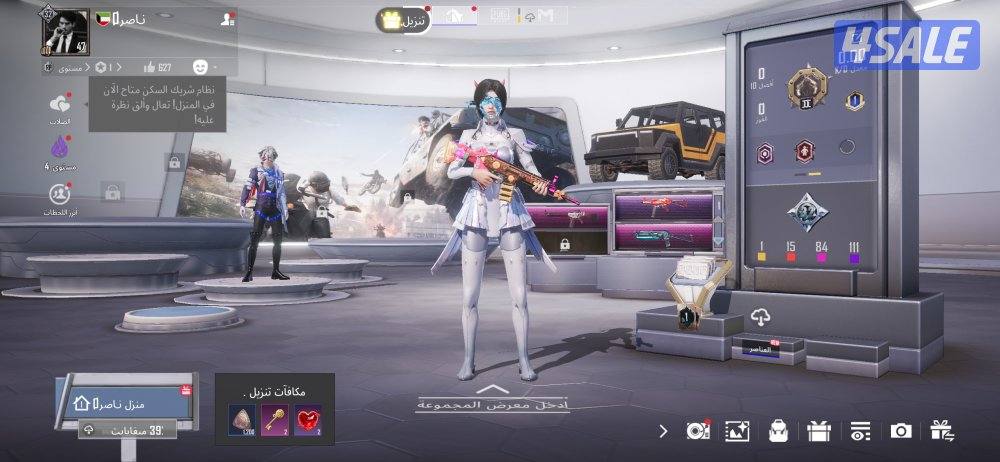Open the player's home sign

121,402
